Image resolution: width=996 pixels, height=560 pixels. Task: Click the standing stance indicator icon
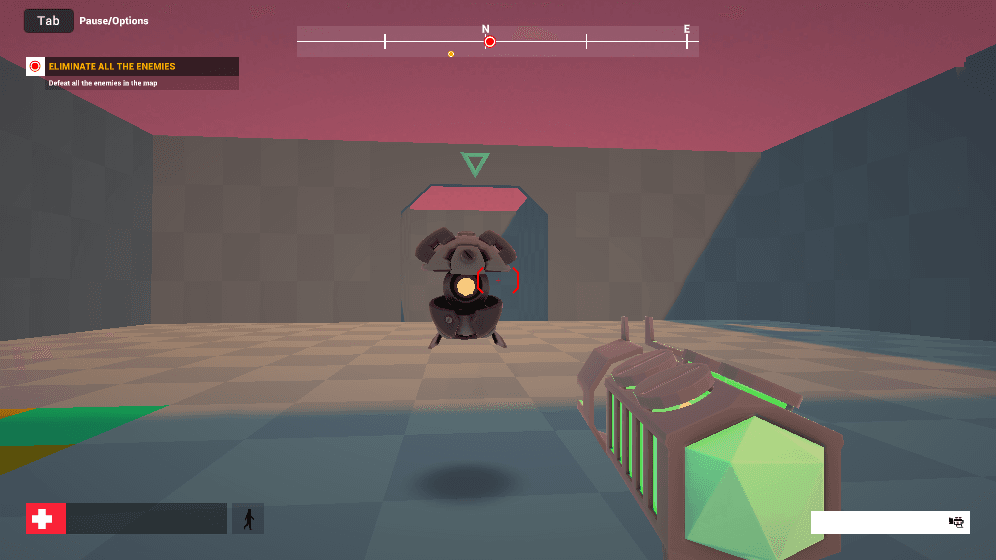point(248,519)
